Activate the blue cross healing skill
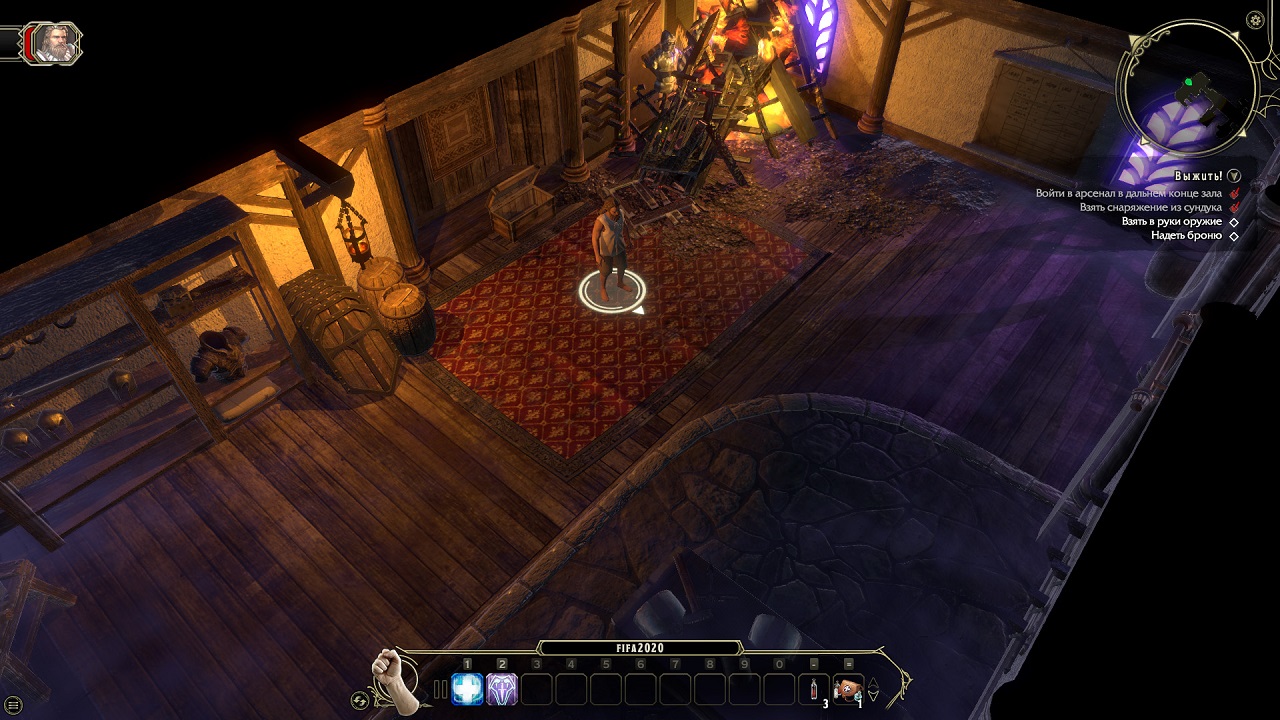 (x=467, y=688)
